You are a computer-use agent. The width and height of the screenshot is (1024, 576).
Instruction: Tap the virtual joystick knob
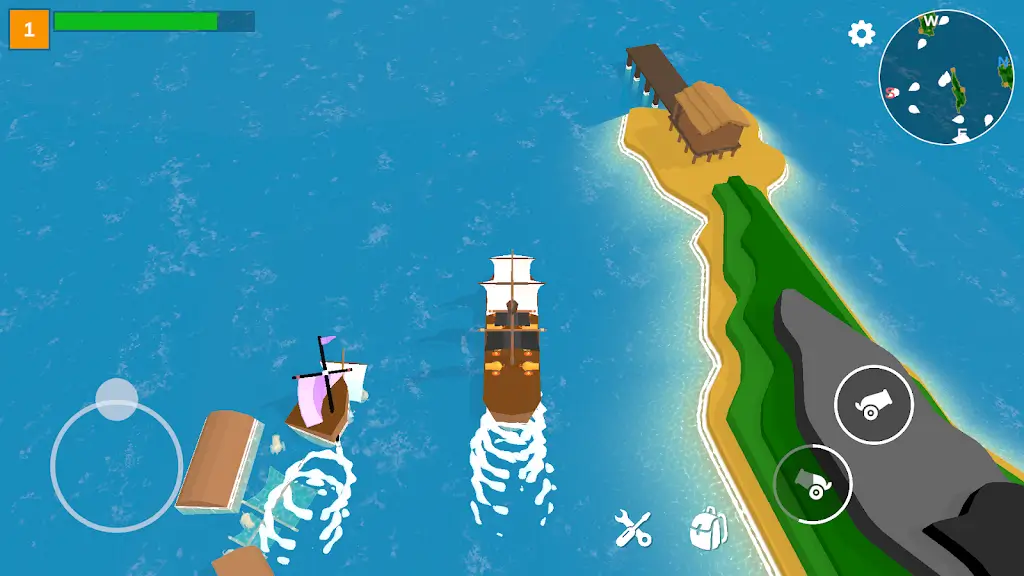click(117, 400)
